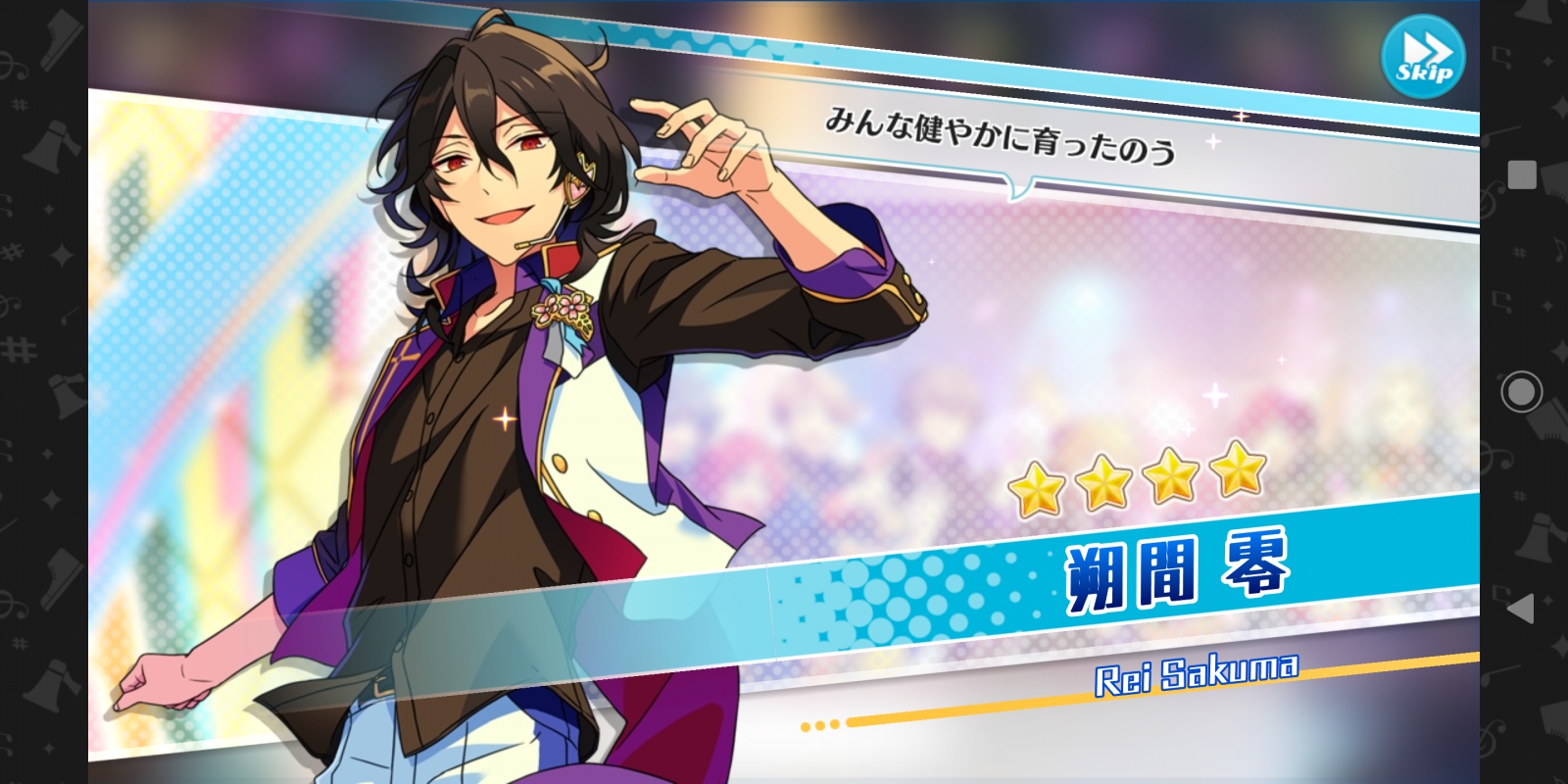Tap the Android home circle button
The height and width of the screenshot is (784, 1568).
coord(1521,392)
